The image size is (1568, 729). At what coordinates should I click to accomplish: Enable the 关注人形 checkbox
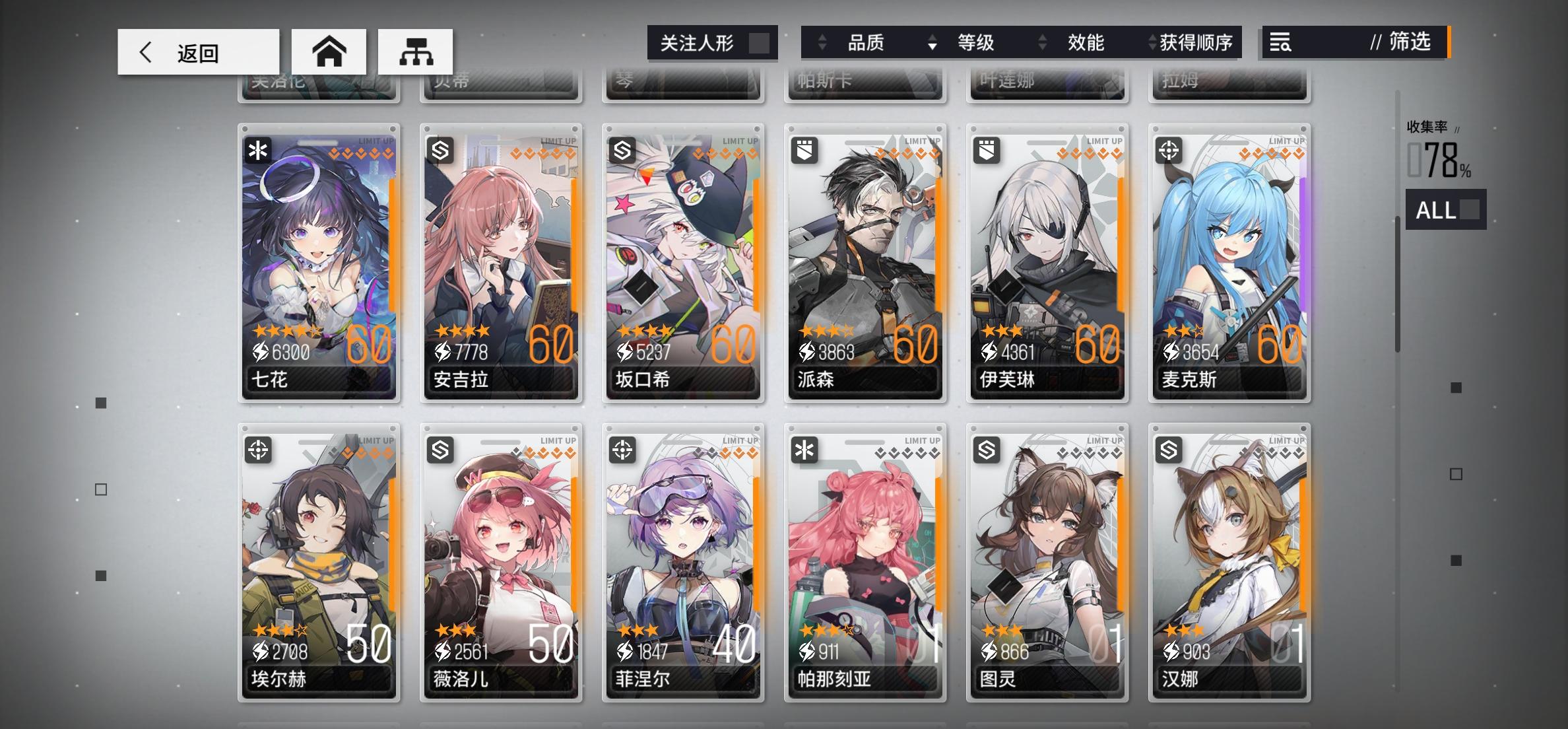760,42
